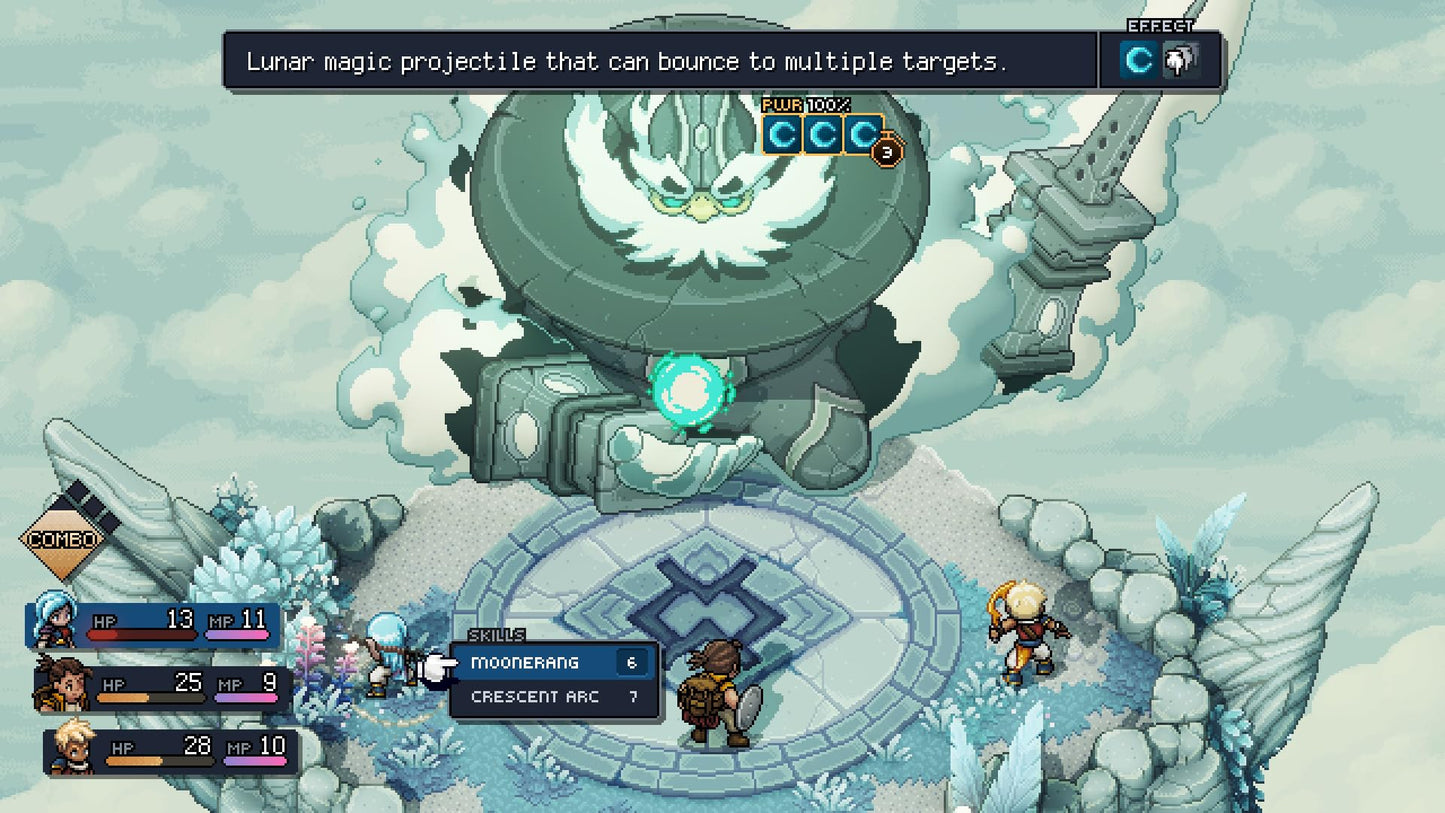The image size is (1445, 813).
Task: Choose the MOONERANG skill
Action: tap(525, 662)
